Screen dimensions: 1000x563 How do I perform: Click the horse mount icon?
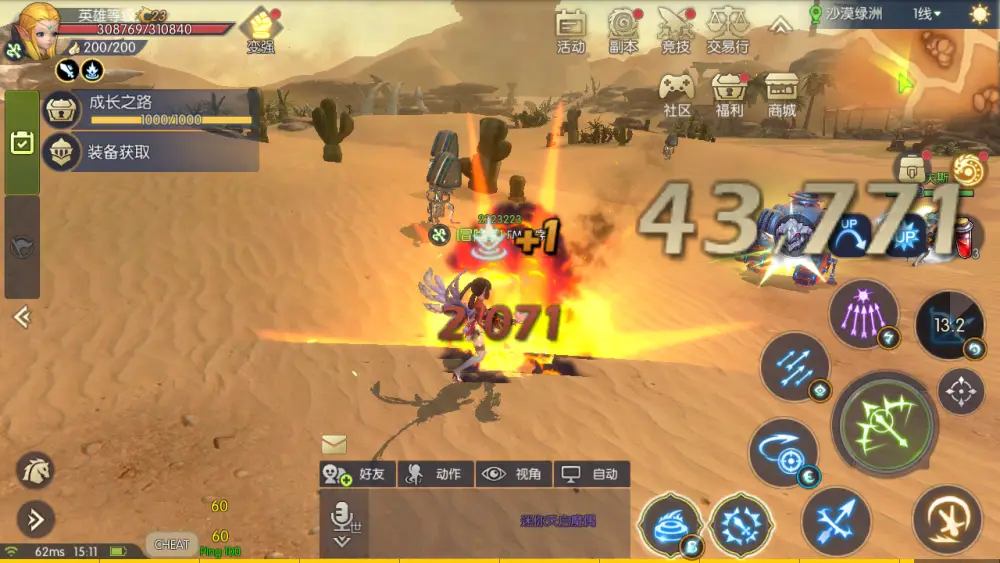tap(35, 470)
